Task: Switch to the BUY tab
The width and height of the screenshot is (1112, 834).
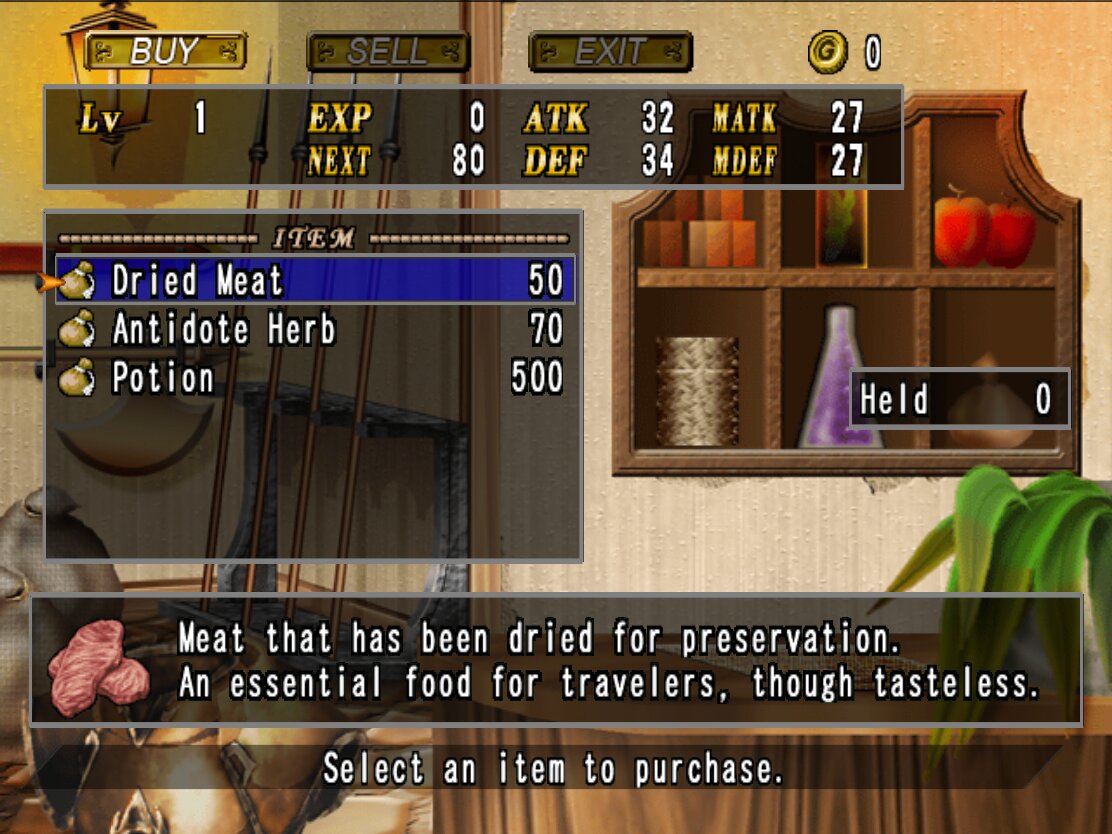Action: [x=164, y=51]
